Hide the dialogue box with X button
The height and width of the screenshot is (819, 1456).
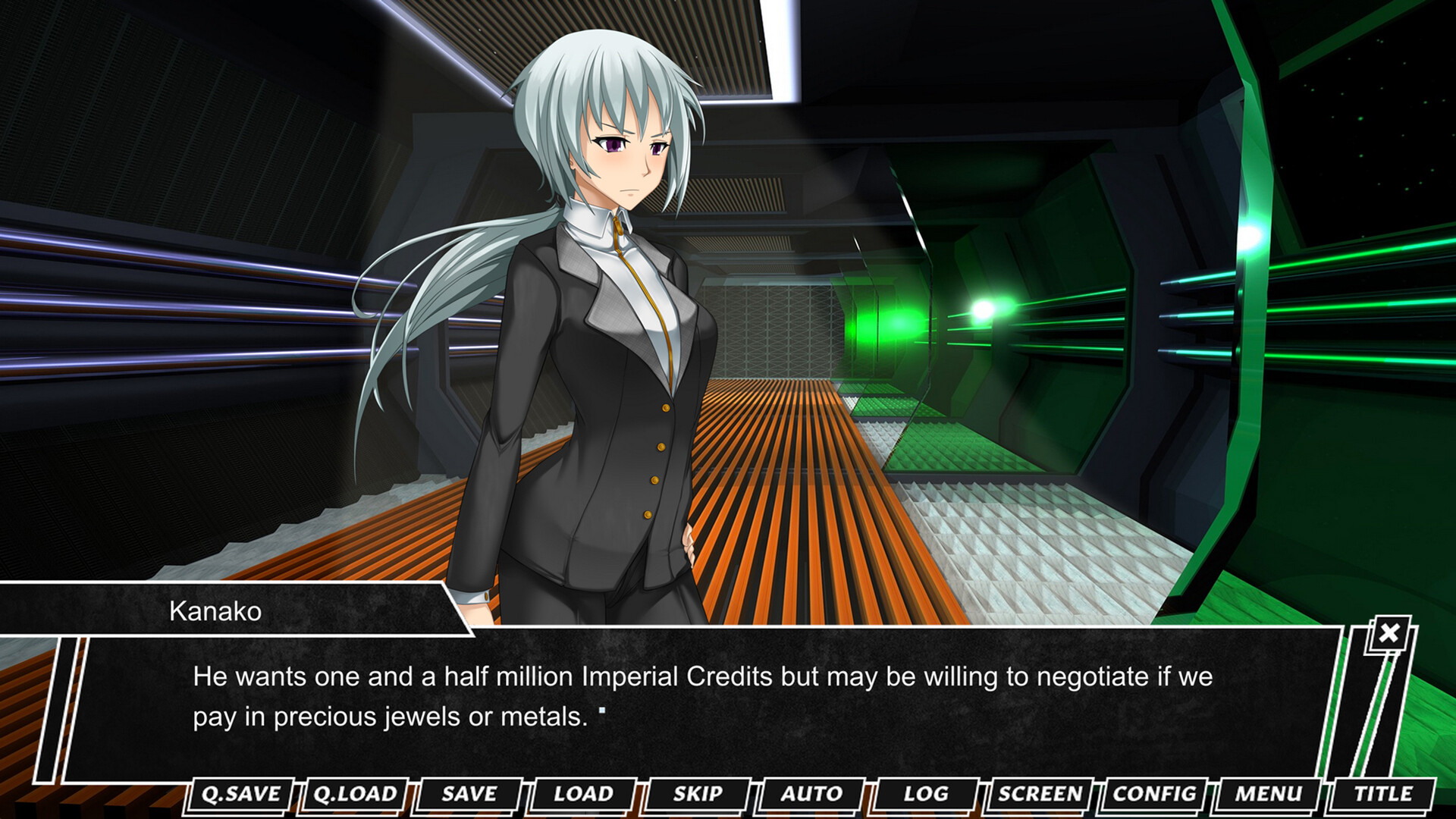click(x=1389, y=633)
